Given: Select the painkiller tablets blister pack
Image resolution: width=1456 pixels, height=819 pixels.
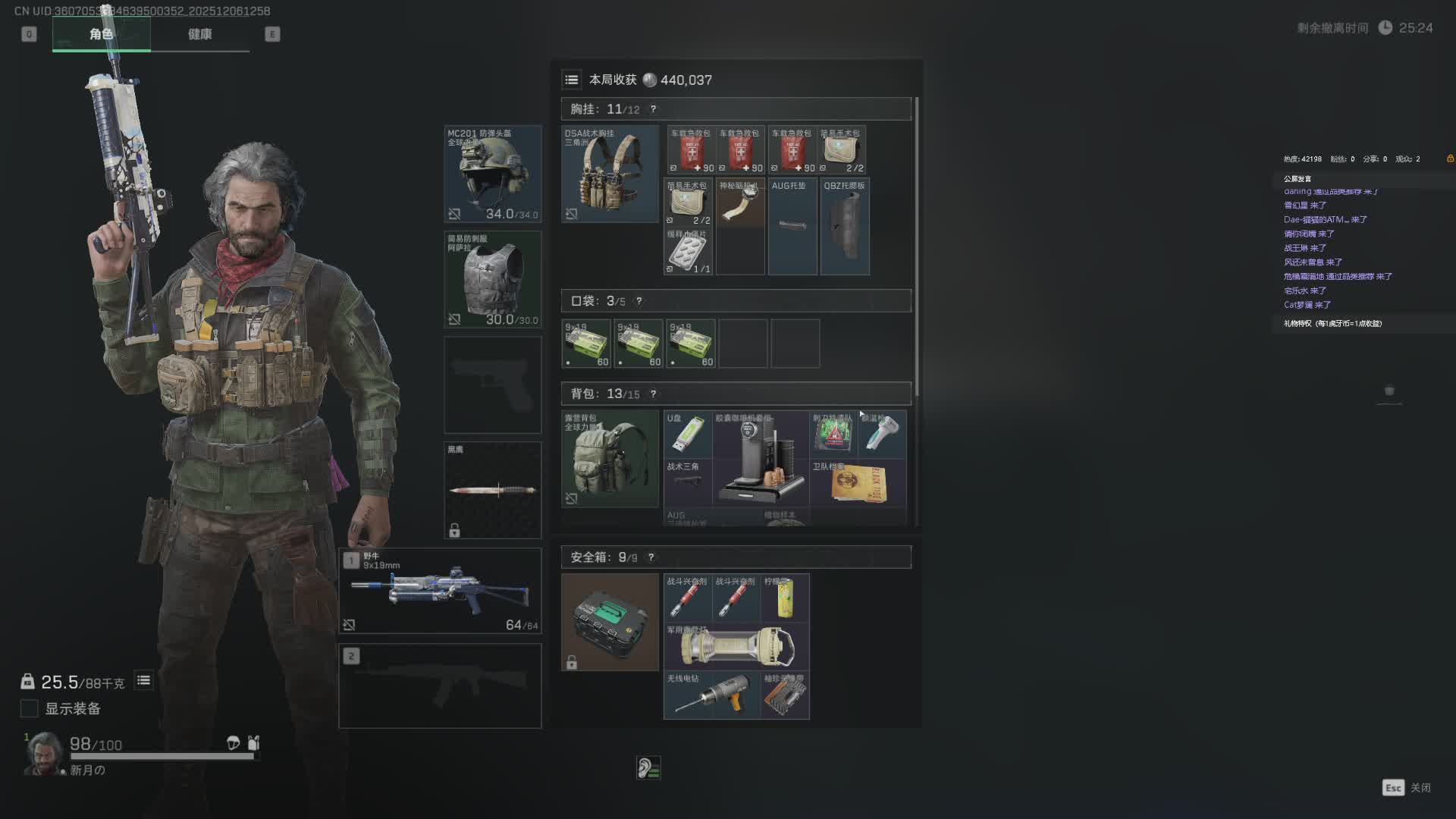Looking at the screenshot, I should click(x=688, y=252).
